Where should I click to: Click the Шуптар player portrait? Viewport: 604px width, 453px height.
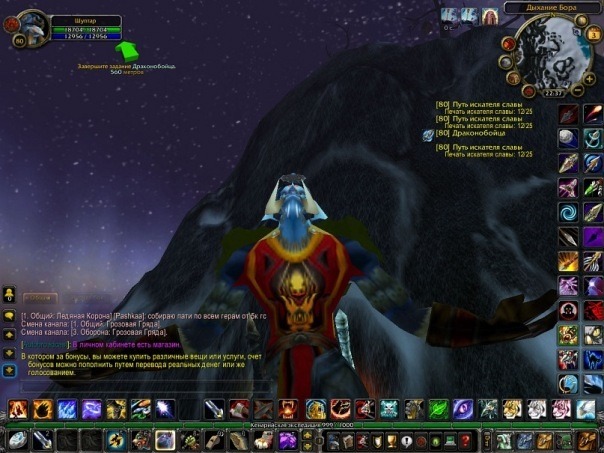[32, 27]
